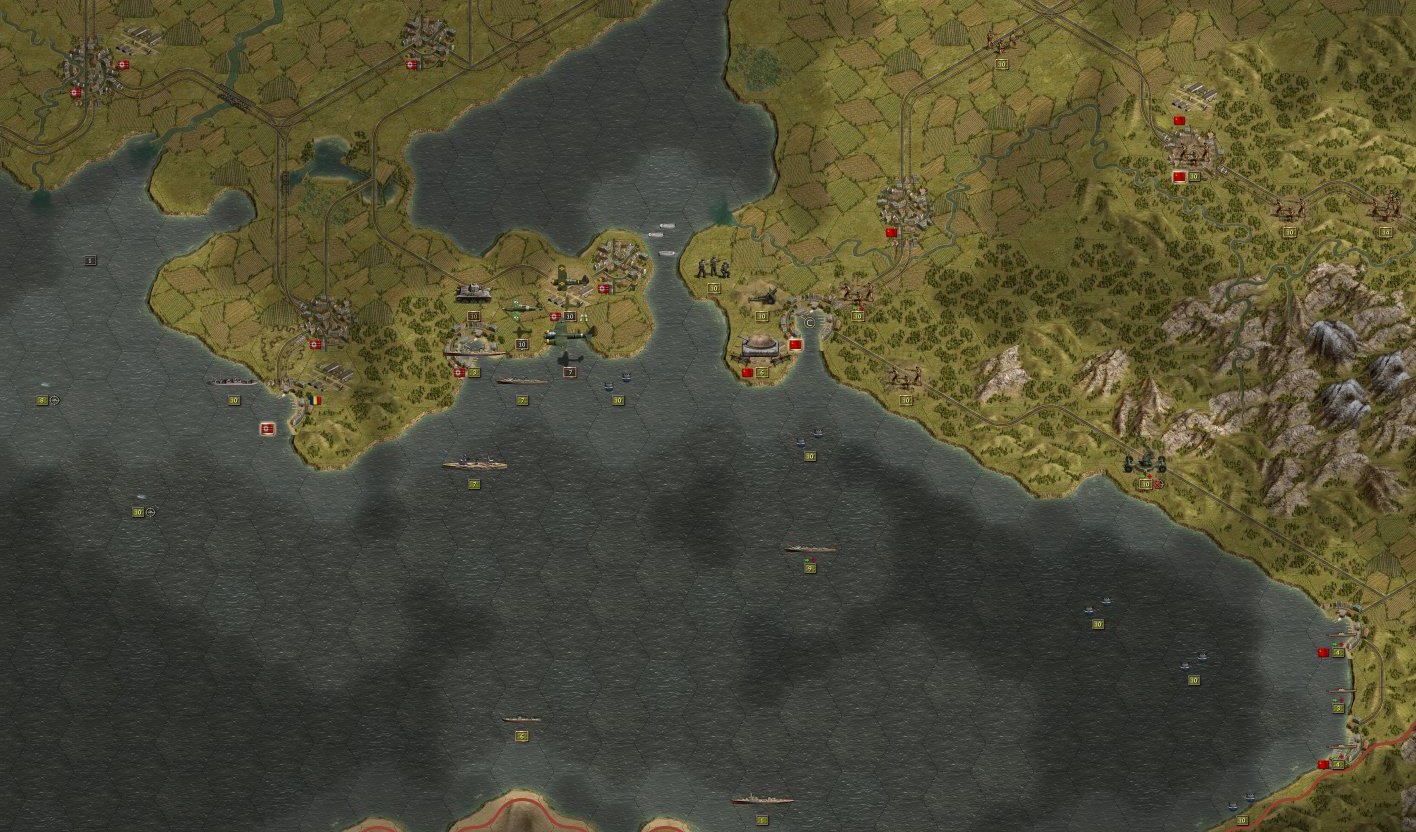
Task: Select the German tank near the airfield
Action: click(x=473, y=295)
